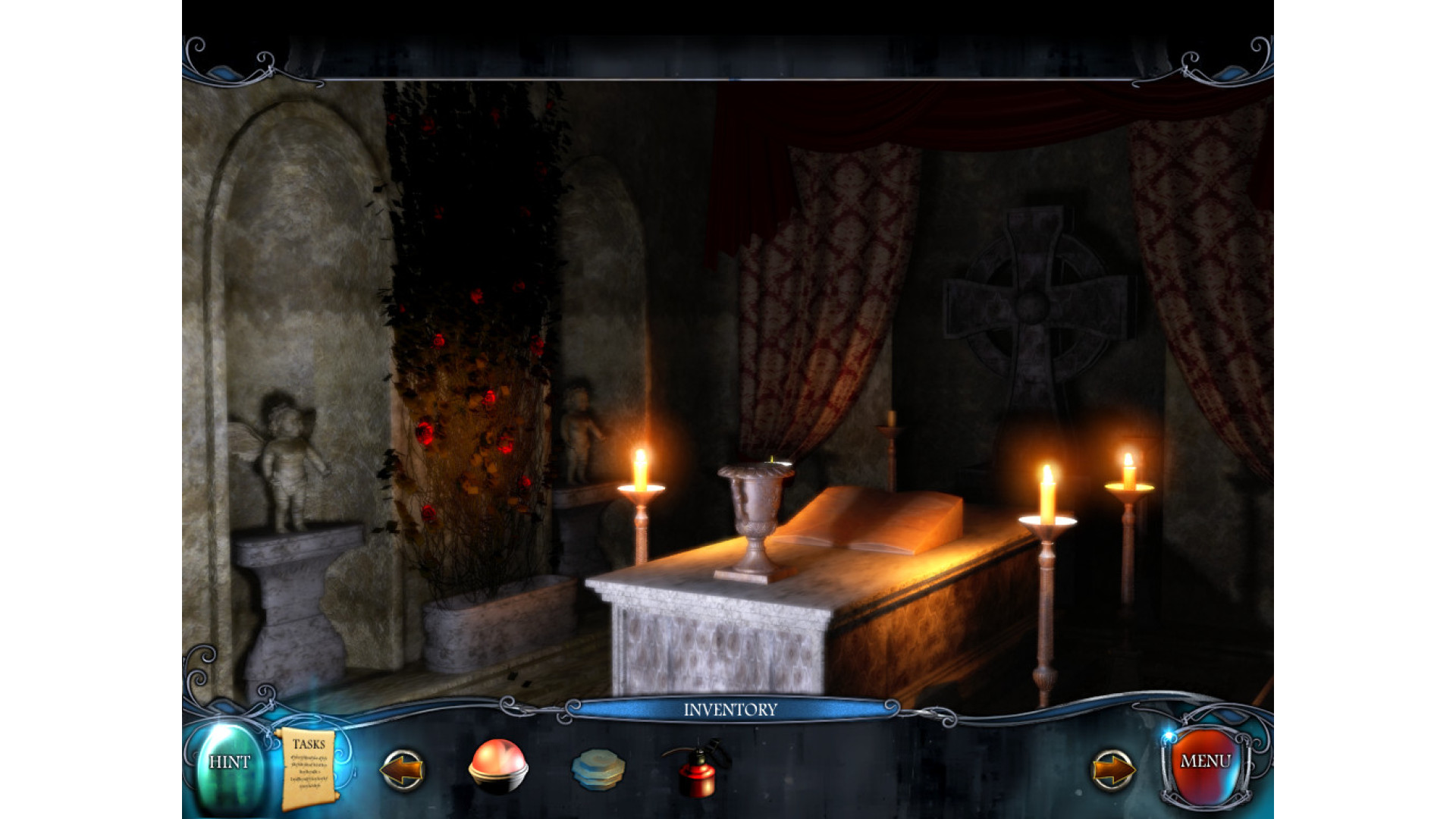Select the glowing red dome item
The image size is (1456, 819).
point(497,766)
